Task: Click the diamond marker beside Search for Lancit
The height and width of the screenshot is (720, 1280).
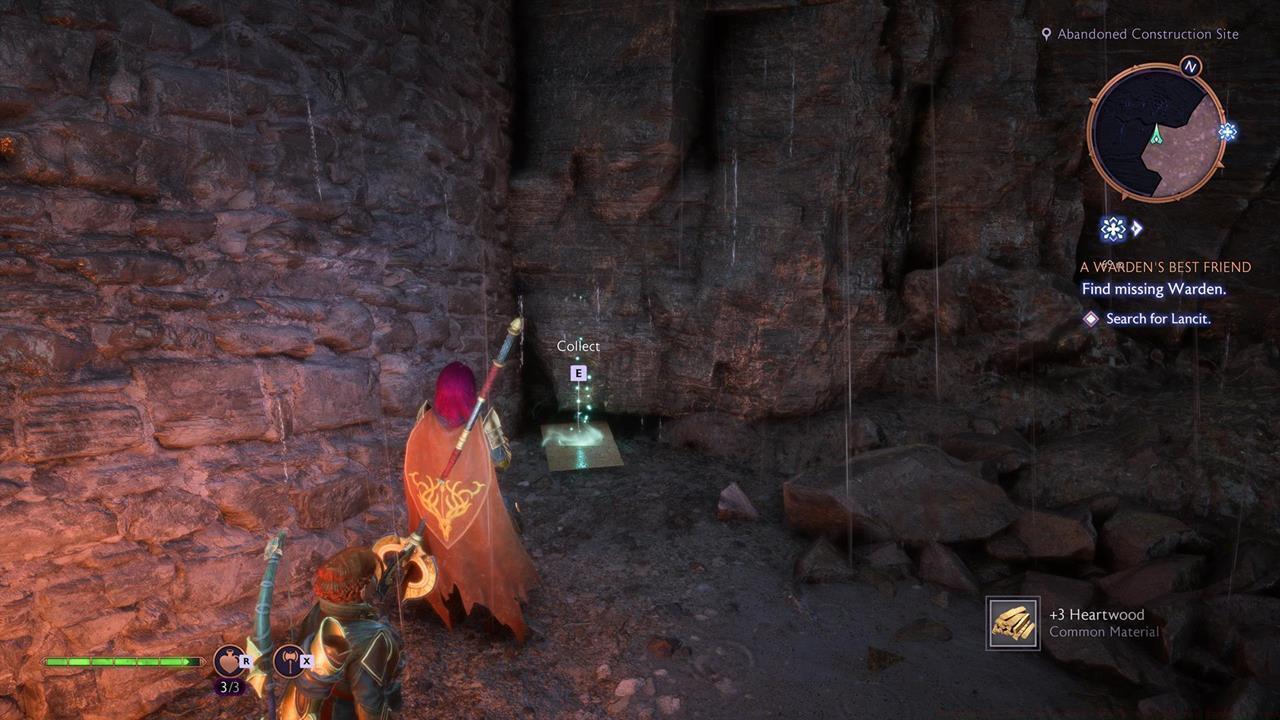Action: pyautogui.click(x=1089, y=318)
